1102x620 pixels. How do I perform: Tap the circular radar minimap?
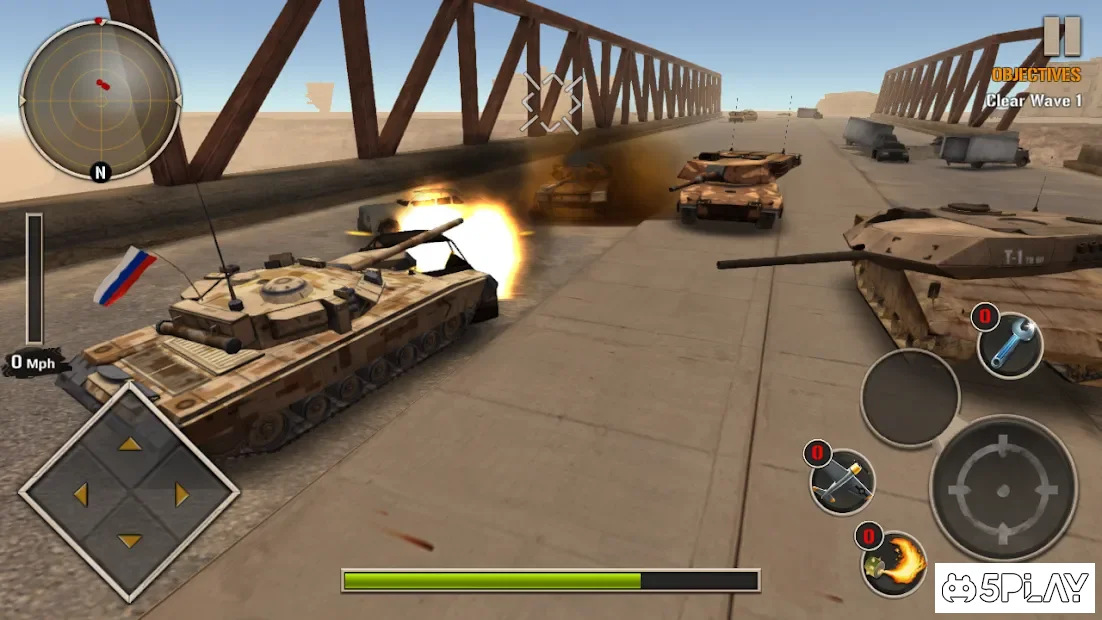tap(100, 99)
